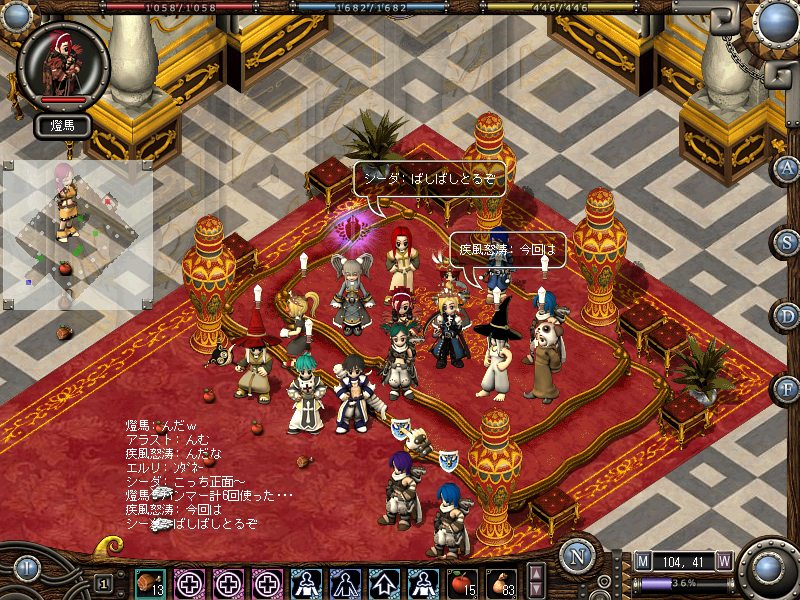Image resolution: width=800 pixels, height=600 pixels.
Task: Click the round button at bottom-left corner
Action: pyautogui.click(x=27, y=570)
